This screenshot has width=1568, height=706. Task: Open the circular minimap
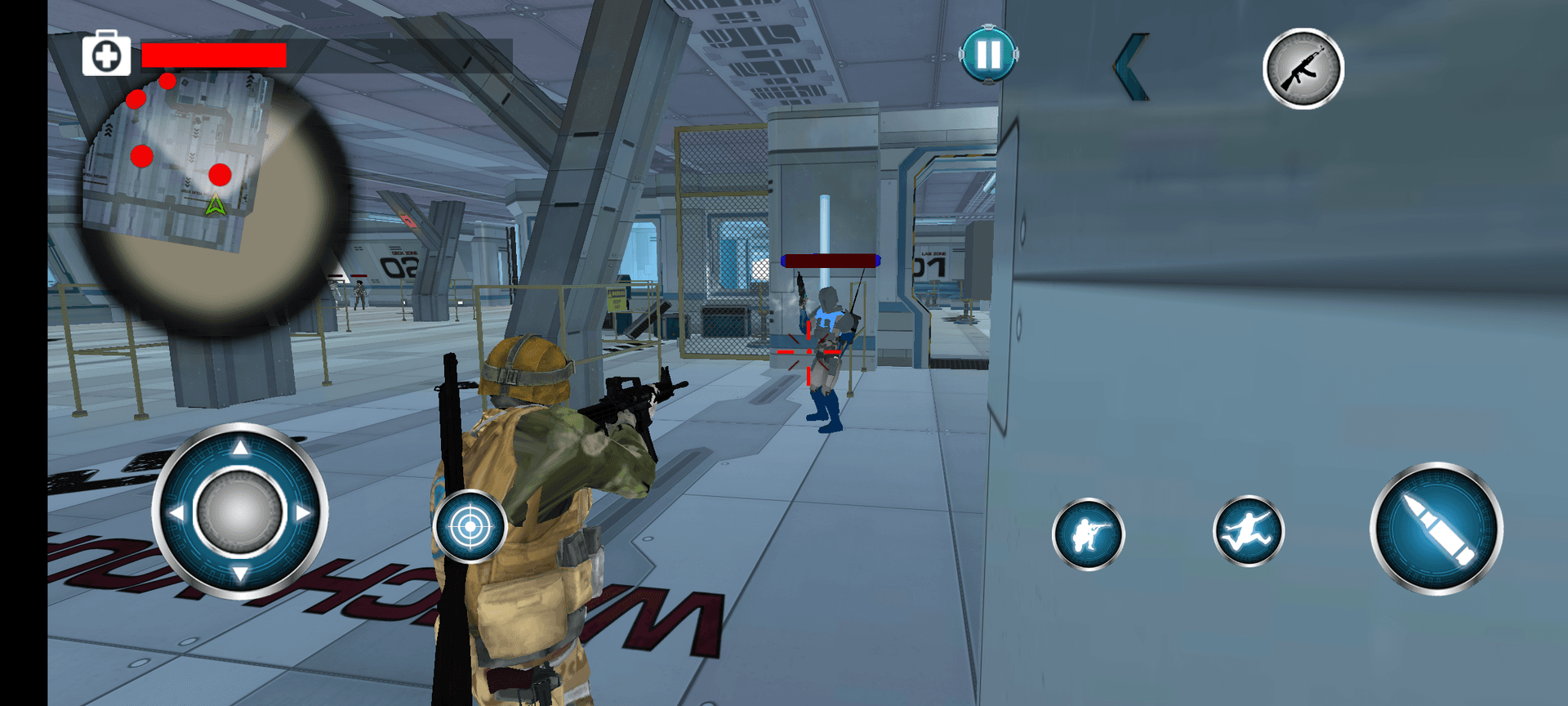coord(214,196)
